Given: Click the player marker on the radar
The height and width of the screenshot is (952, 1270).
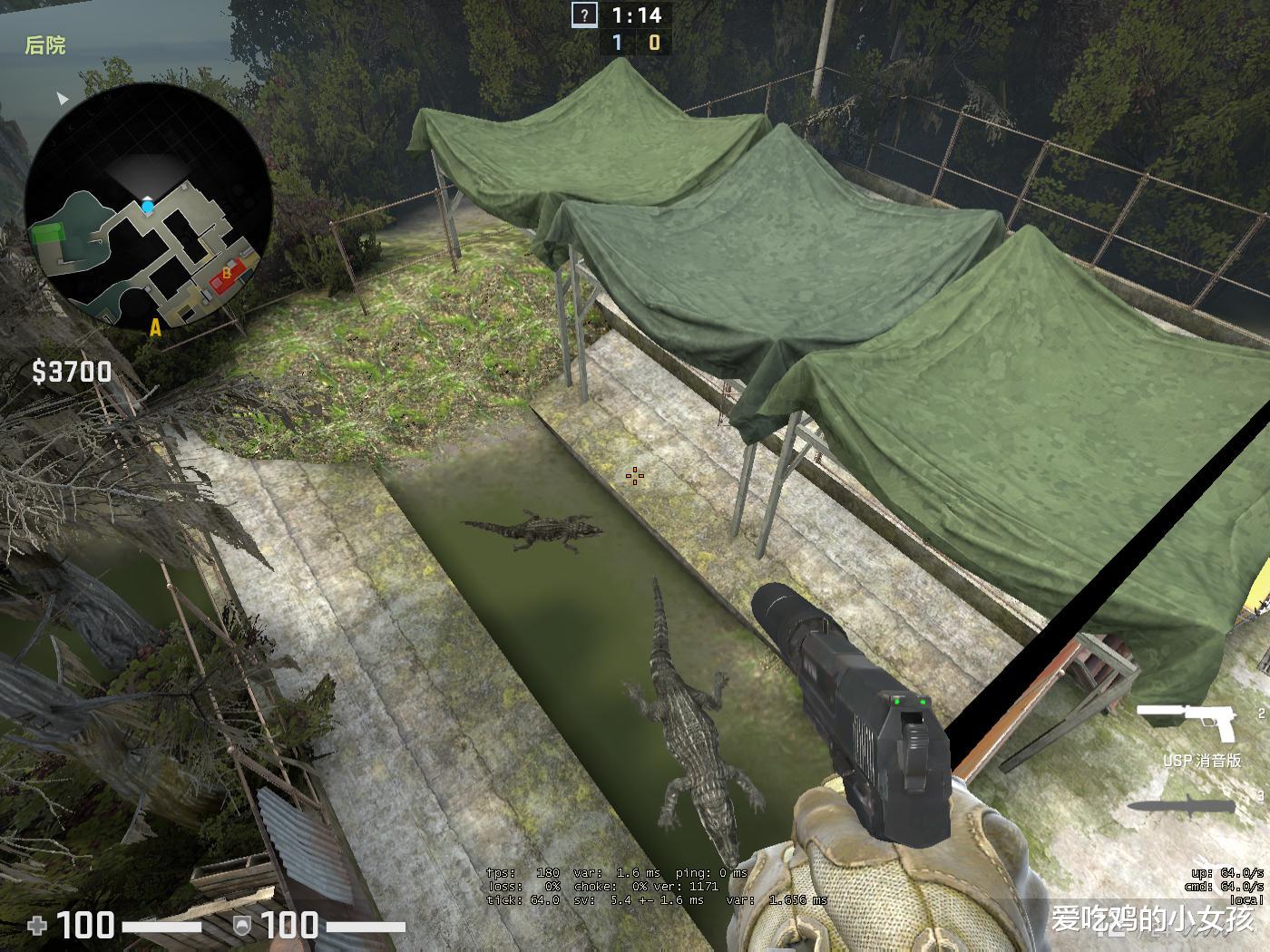Looking at the screenshot, I should 148,209.
